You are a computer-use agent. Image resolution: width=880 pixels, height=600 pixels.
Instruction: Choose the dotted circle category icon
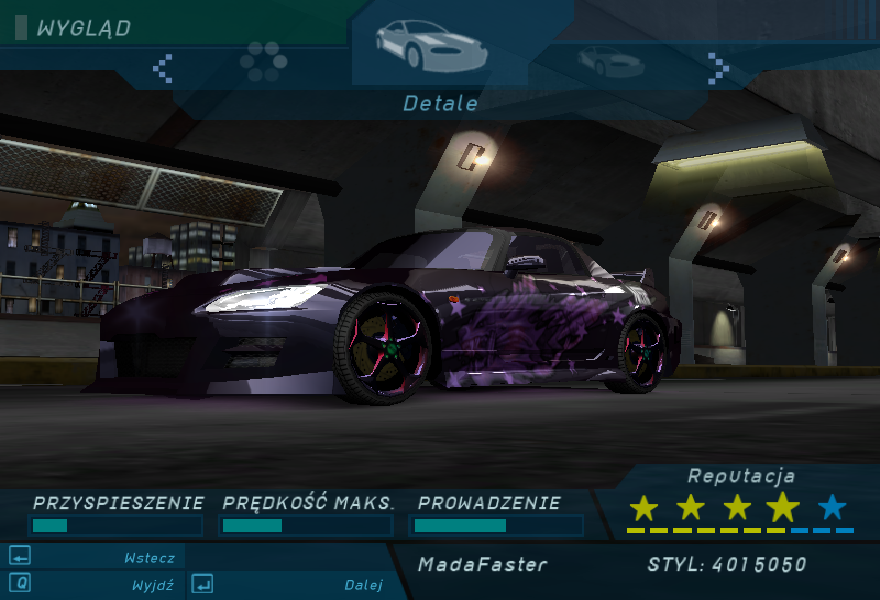[x=264, y=61]
